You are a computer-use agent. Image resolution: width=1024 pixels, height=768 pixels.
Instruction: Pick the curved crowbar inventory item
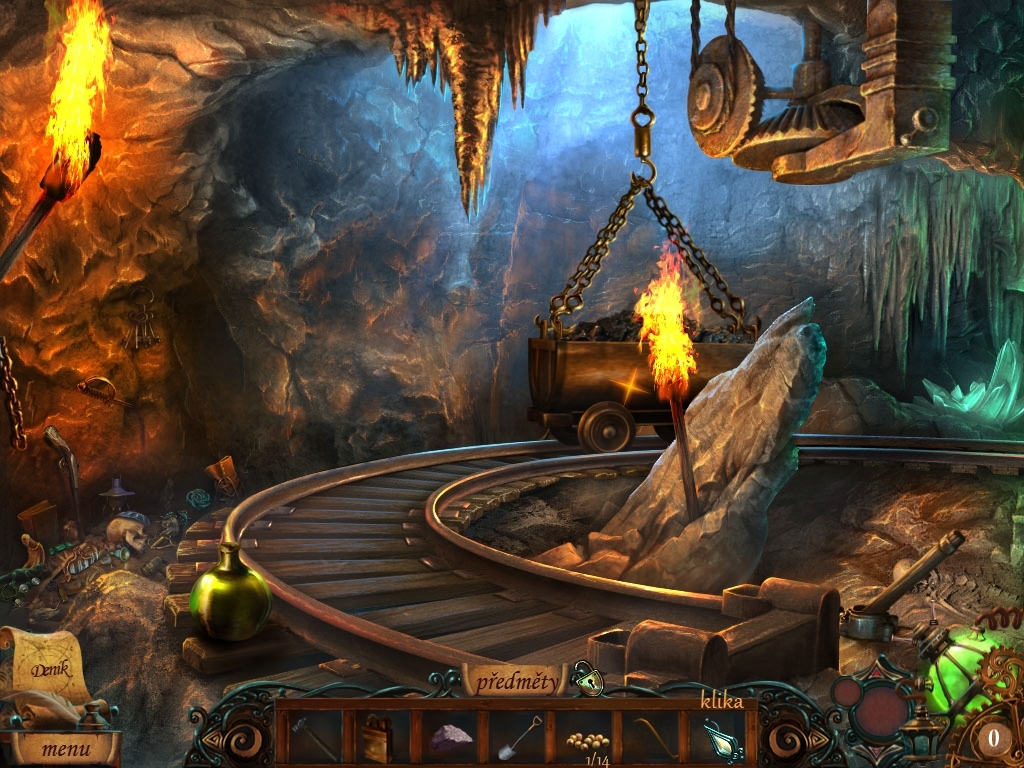coord(655,737)
